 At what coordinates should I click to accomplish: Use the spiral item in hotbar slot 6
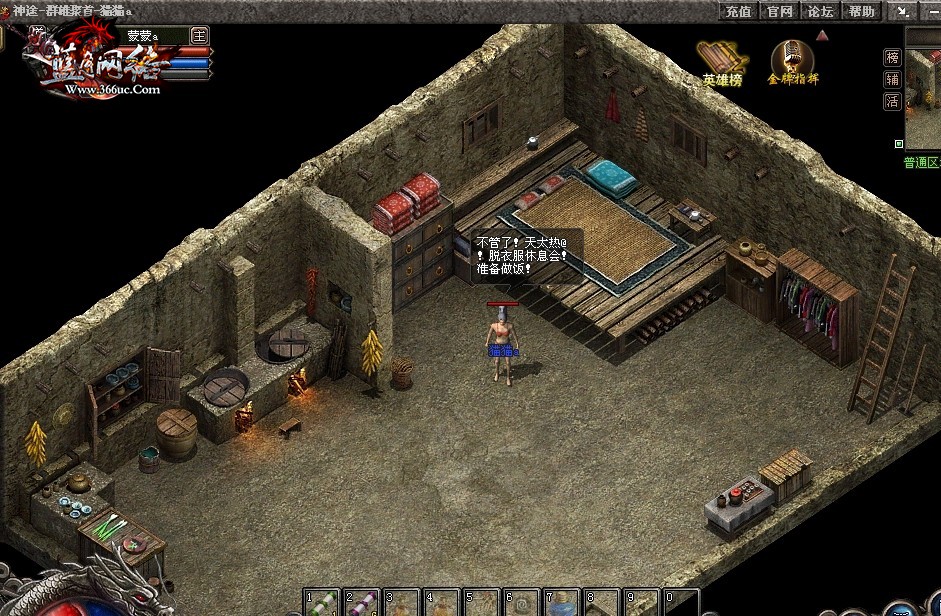(522, 603)
